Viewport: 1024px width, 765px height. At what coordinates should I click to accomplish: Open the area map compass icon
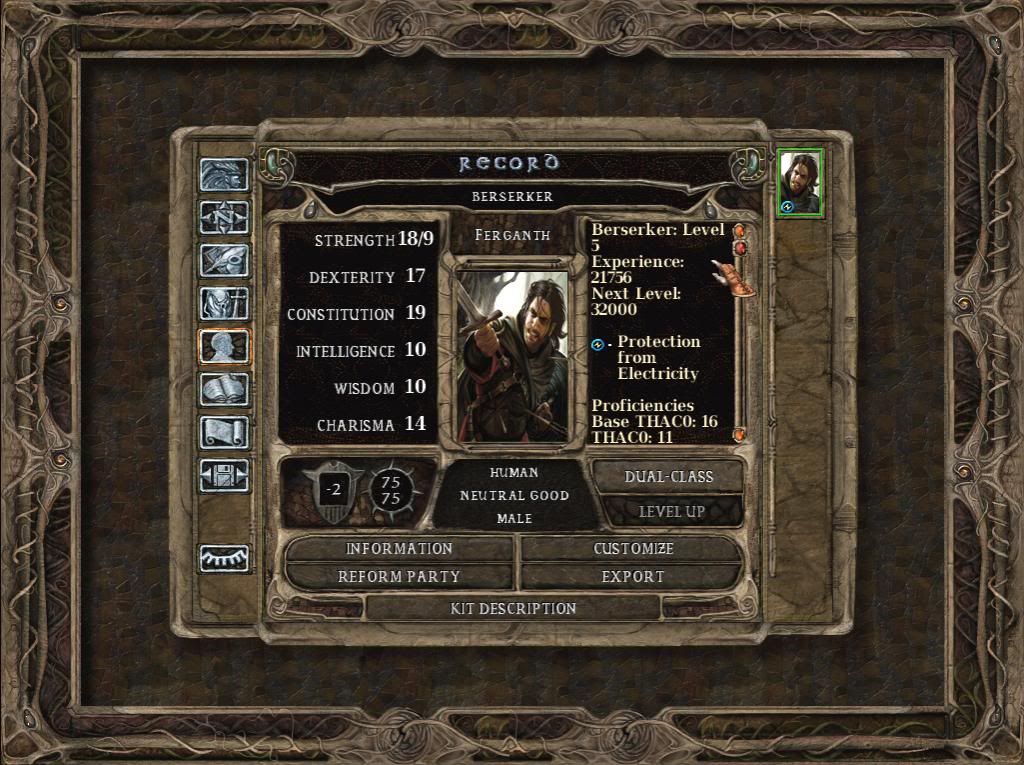[x=224, y=217]
